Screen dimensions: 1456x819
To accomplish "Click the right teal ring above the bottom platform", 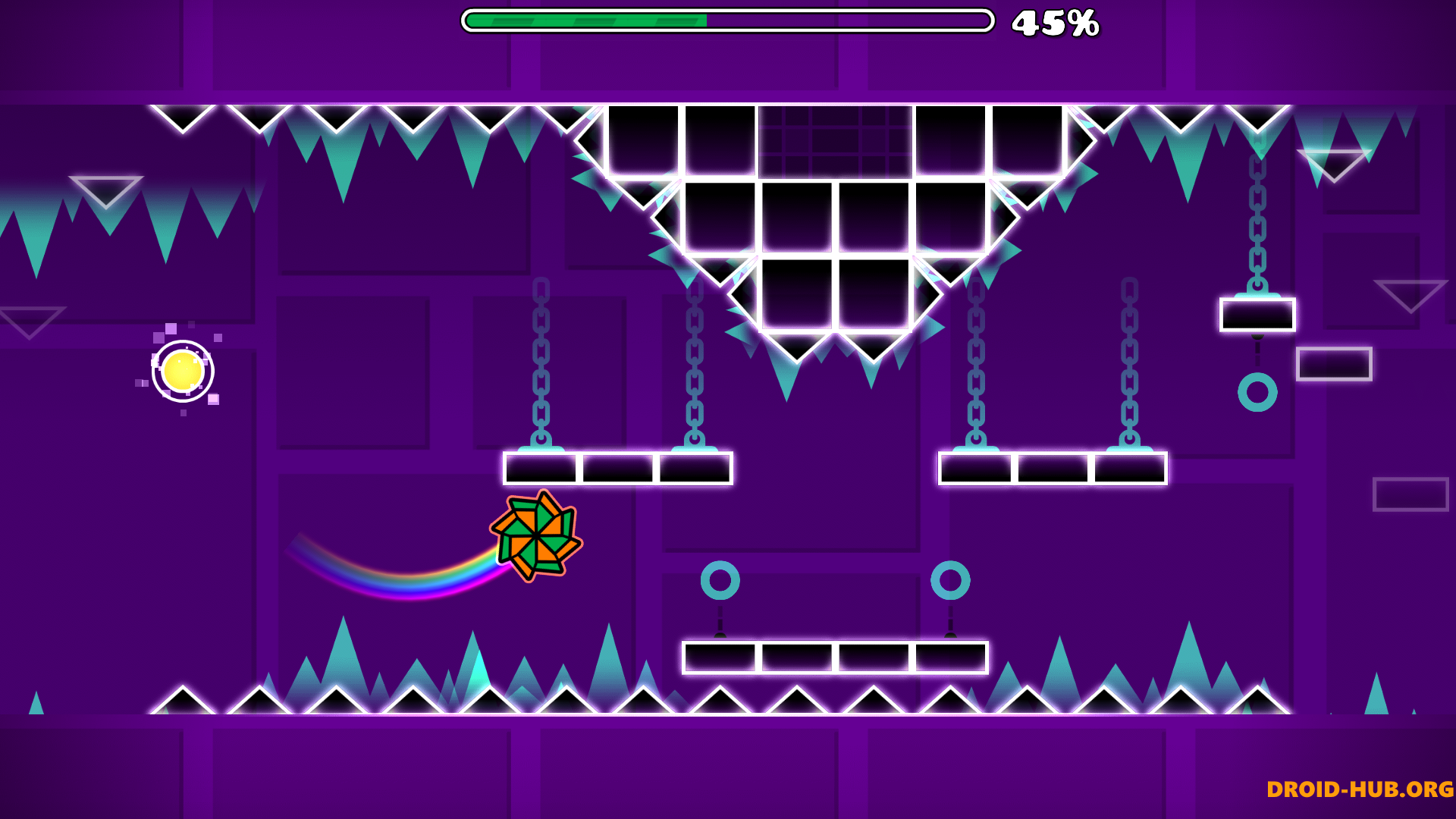I will pos(952,580).
